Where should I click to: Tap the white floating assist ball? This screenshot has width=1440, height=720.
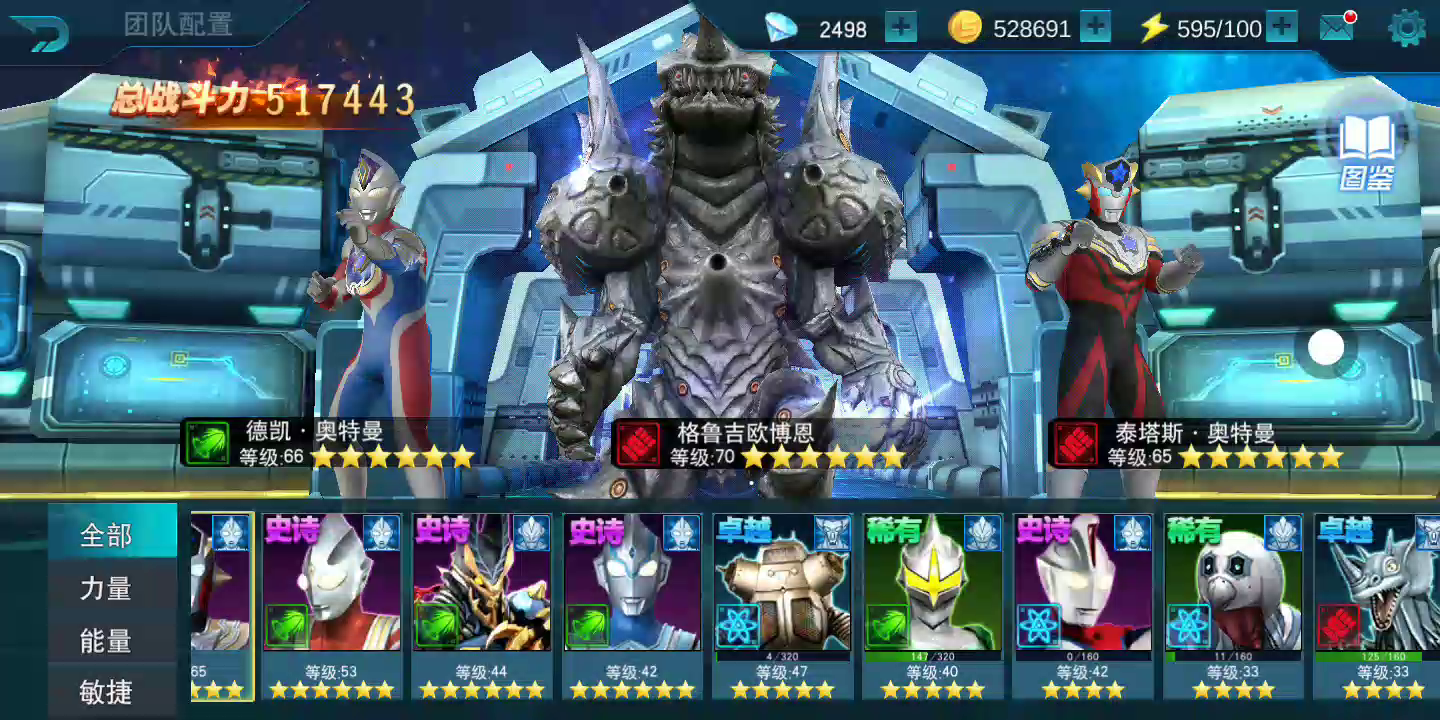1326,348
